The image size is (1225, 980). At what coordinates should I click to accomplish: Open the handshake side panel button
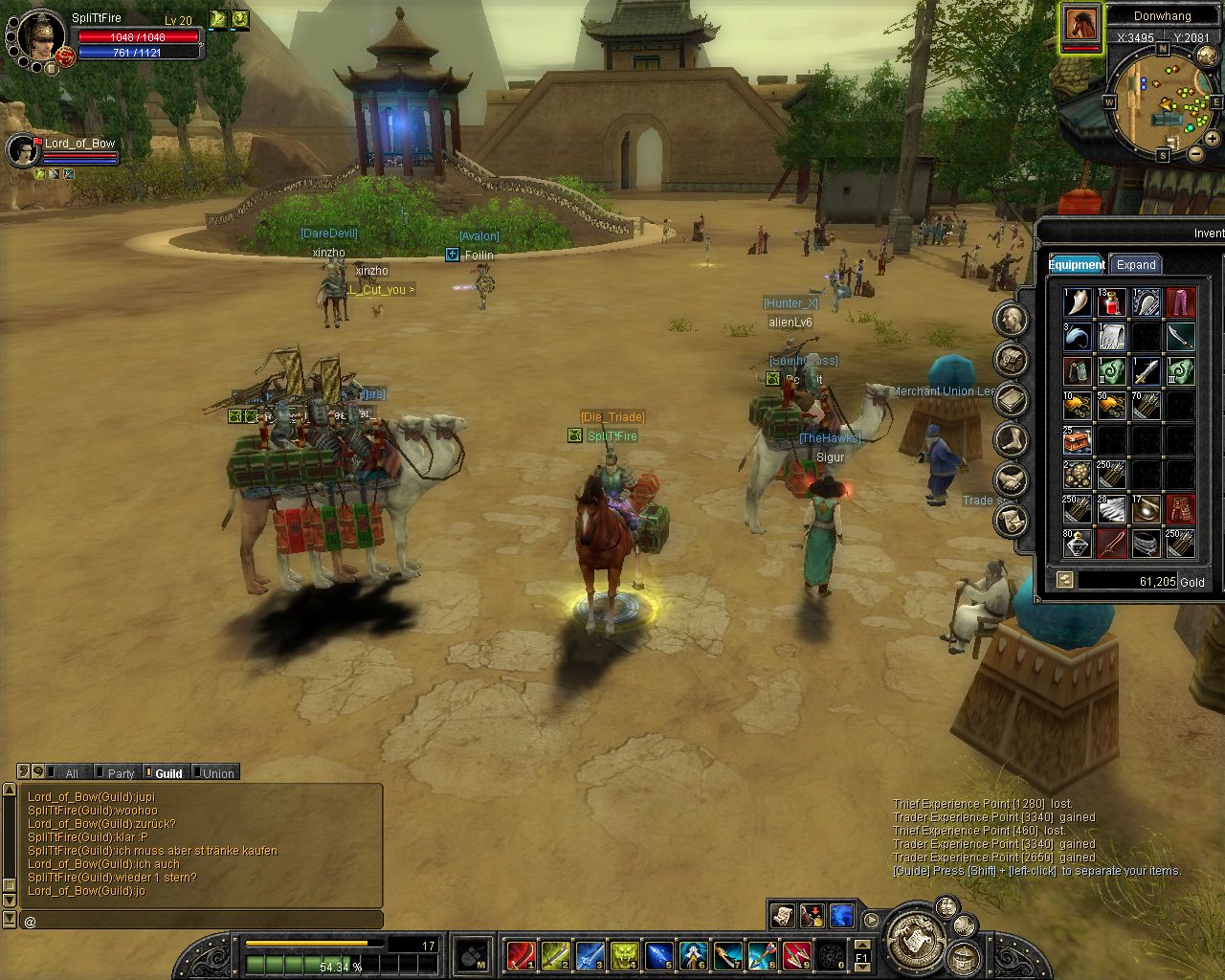1011,480
